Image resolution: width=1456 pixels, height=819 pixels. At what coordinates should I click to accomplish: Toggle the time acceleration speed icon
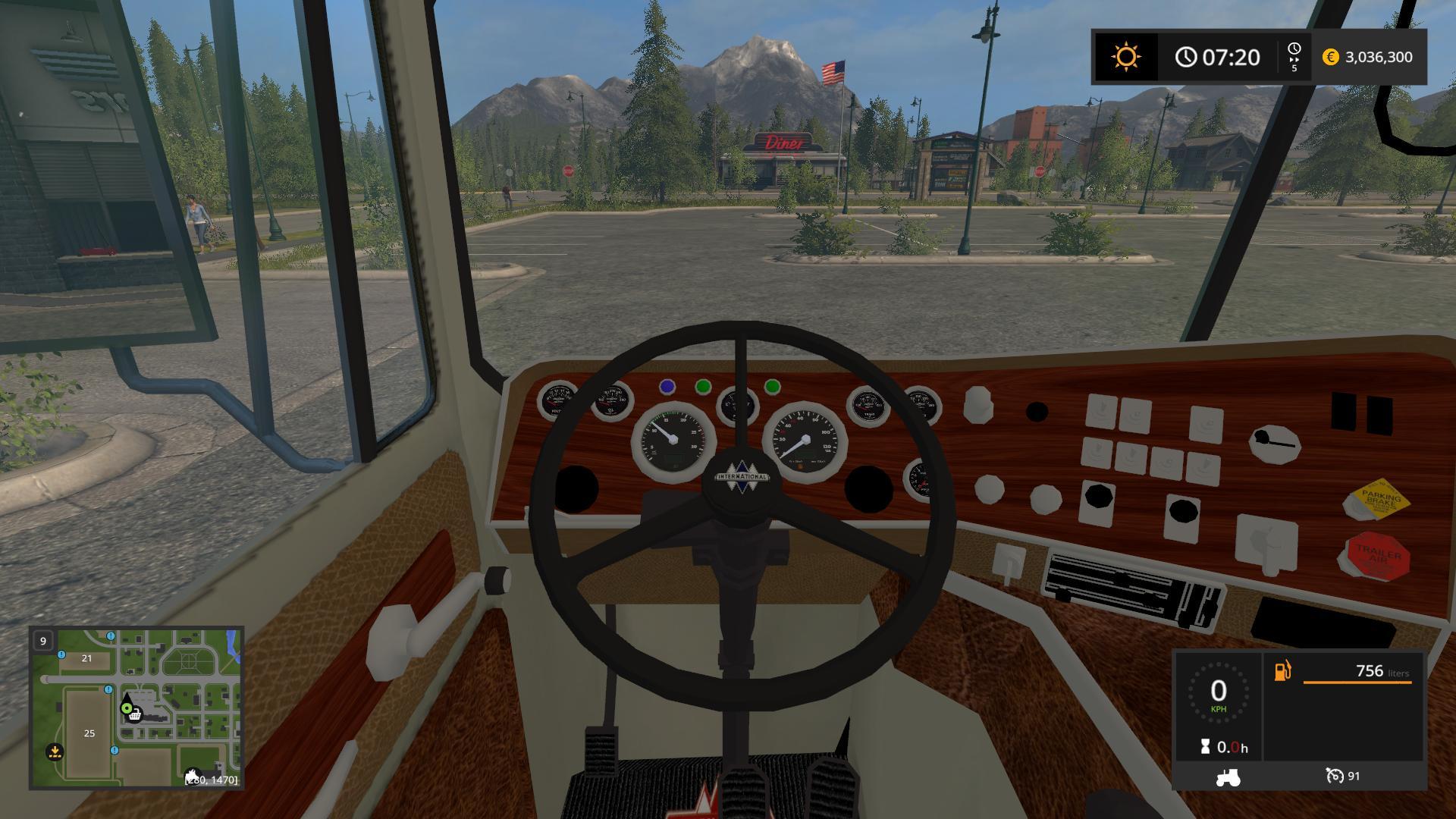click(x=1294, y=57)
